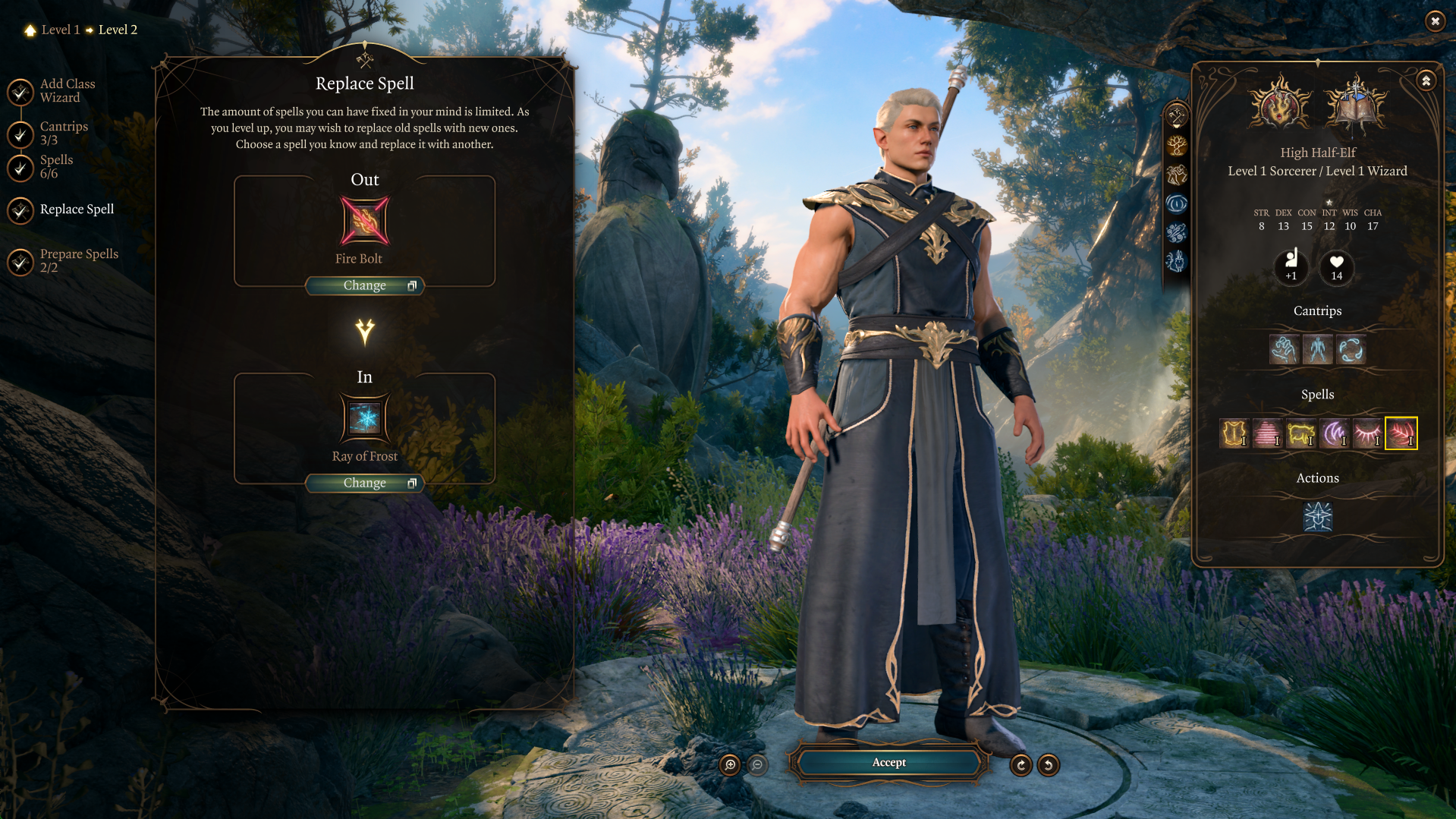Change the outgoing Fire Bolt spell
The image size is (1456, 819).
364,285
